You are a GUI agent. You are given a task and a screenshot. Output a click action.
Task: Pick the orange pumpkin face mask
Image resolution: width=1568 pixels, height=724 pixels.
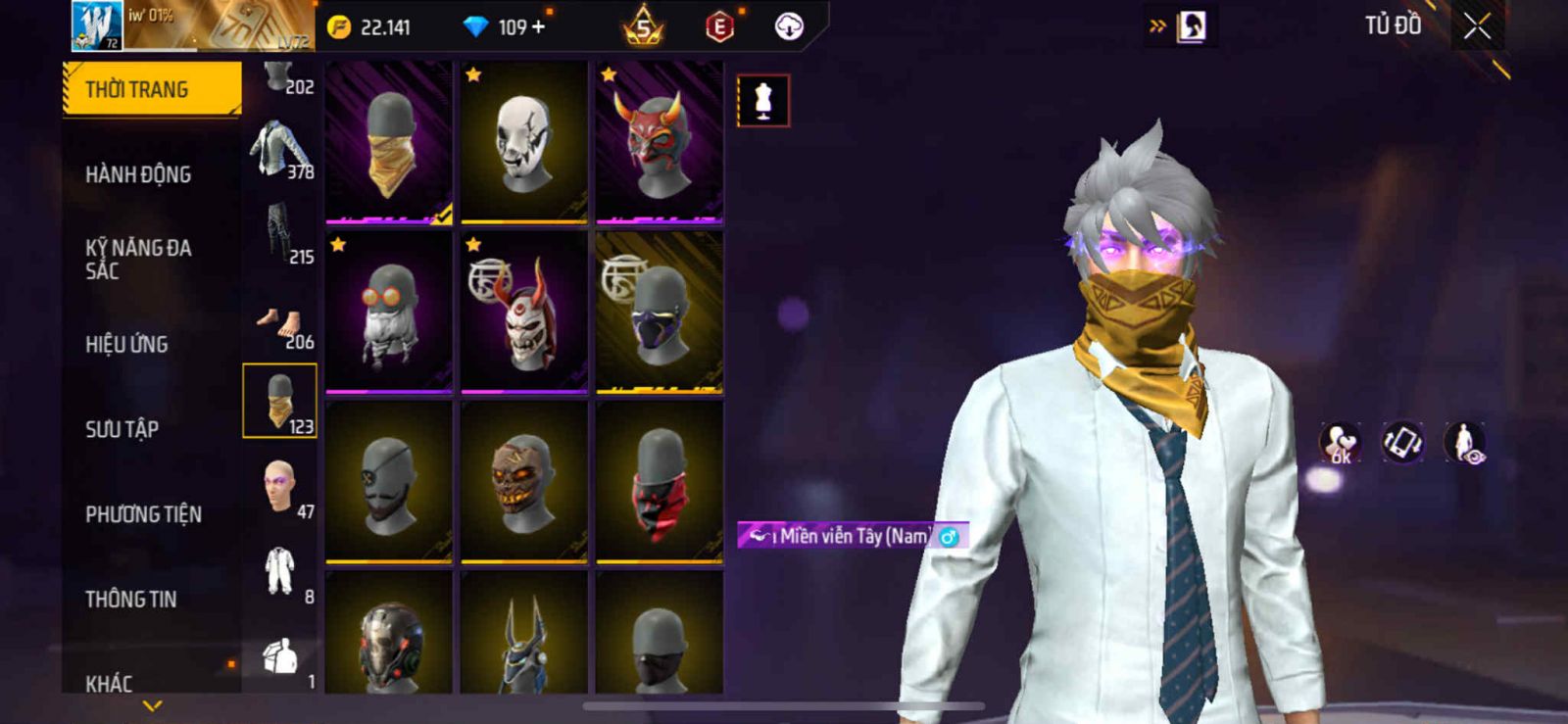524,482
